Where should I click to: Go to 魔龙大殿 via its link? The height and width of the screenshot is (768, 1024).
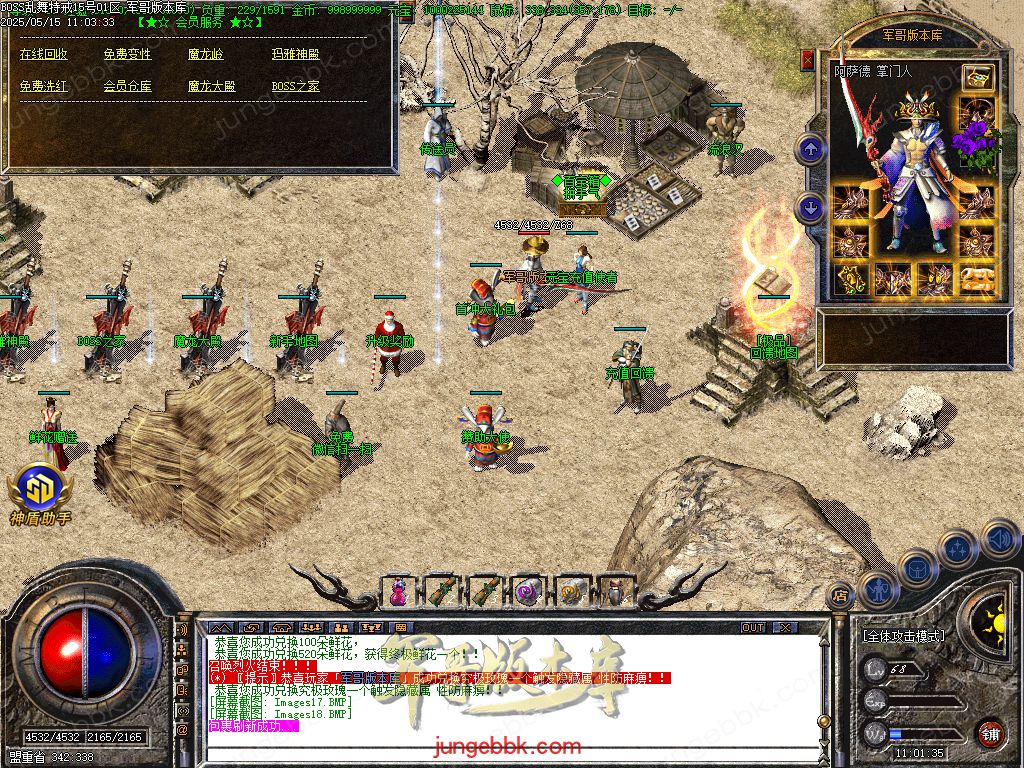pos(211,86)
